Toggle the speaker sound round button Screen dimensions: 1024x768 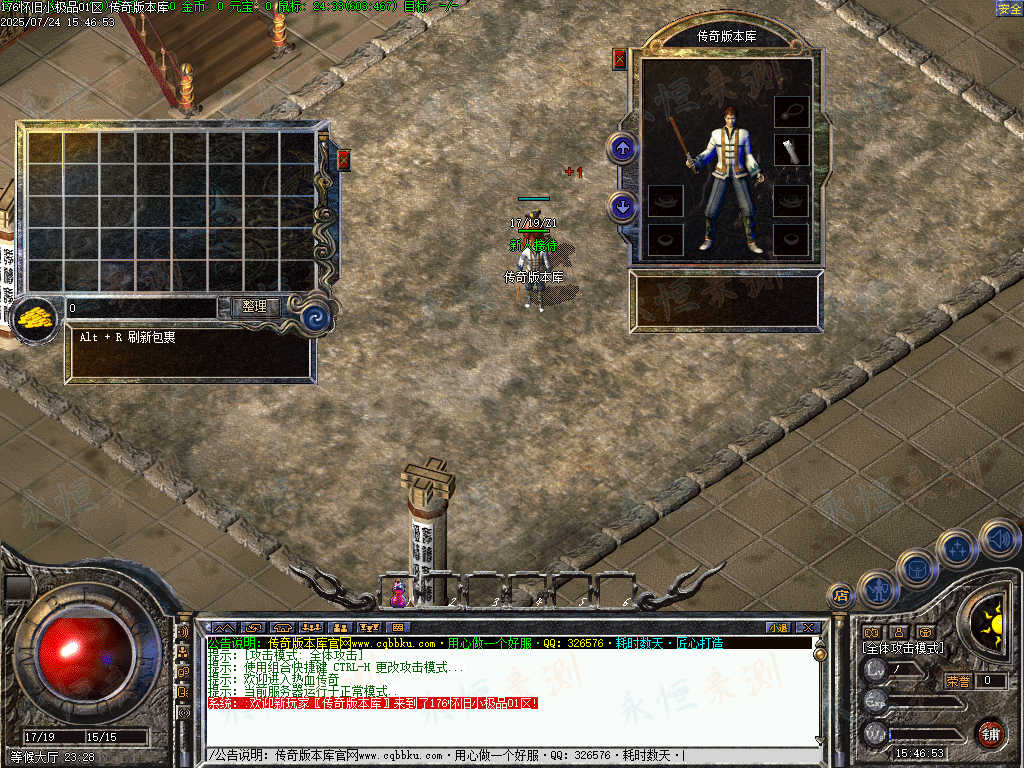[x=999, y=539]
